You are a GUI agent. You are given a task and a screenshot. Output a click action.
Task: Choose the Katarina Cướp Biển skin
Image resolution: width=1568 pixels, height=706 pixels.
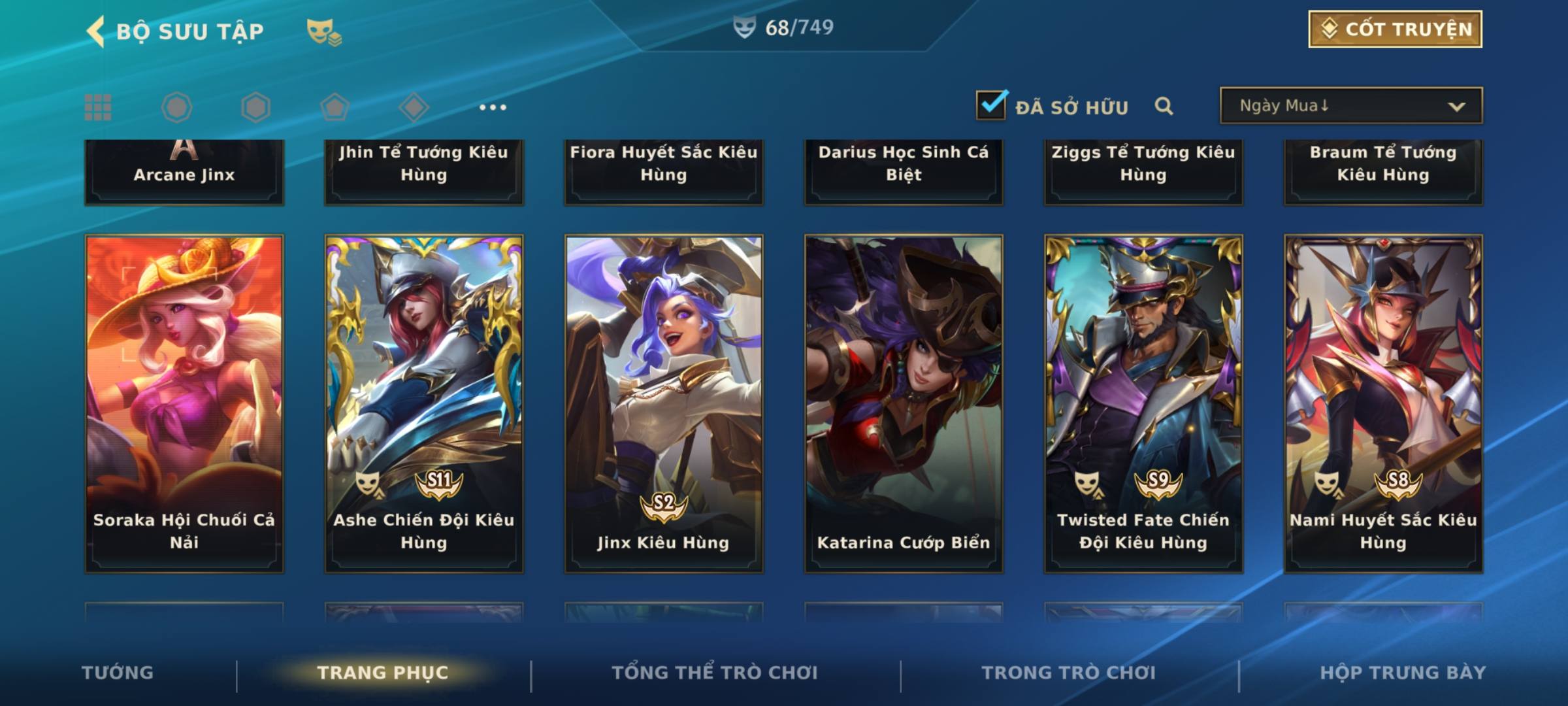(x=904, y=403)
